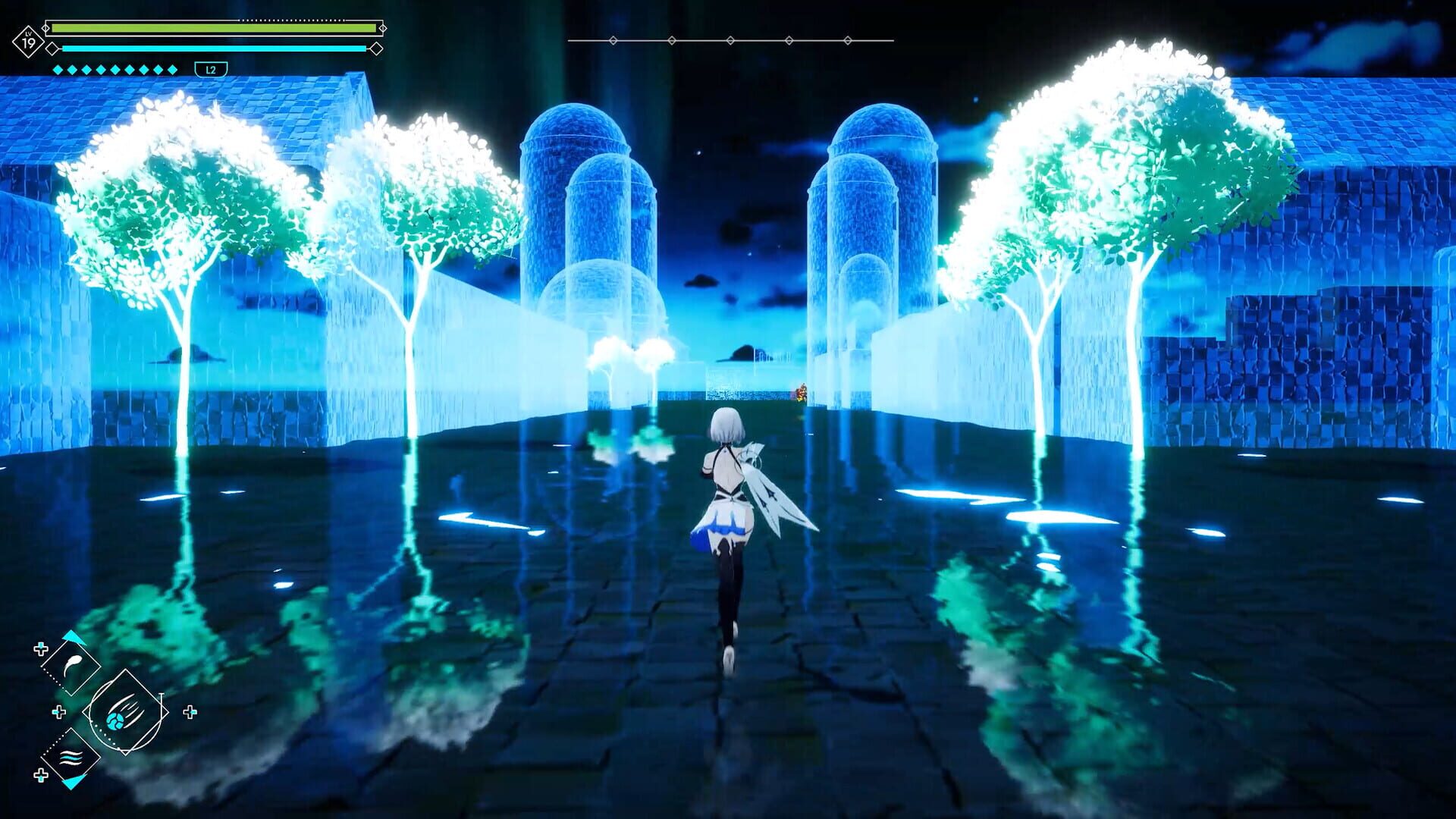
Task: Click the leftmost diamond marker on the top progress track
Action: point(613,40)
